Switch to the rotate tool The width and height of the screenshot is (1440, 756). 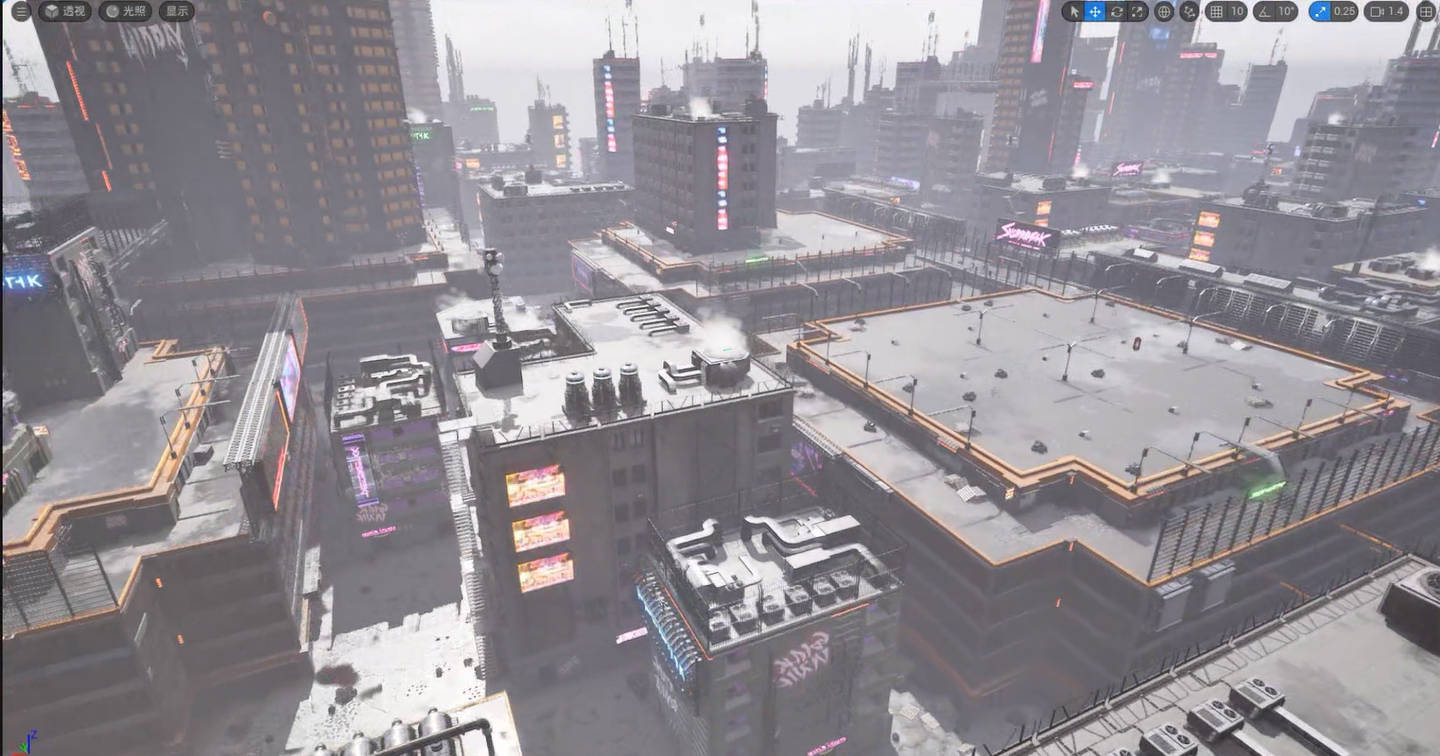tap(1116, 12)
